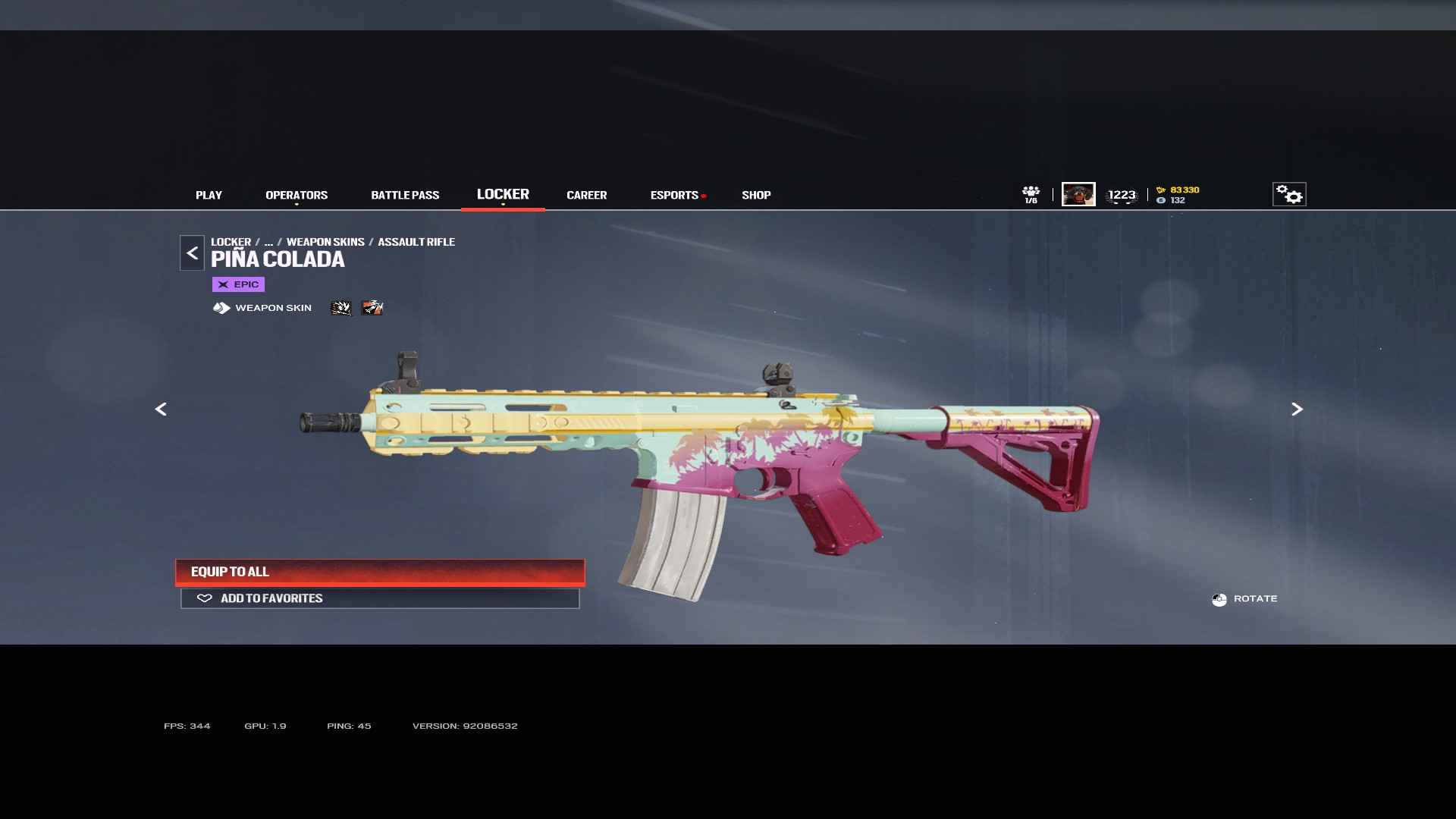
Task: Open the squad party icon
Action: [x=1031, y=194]
